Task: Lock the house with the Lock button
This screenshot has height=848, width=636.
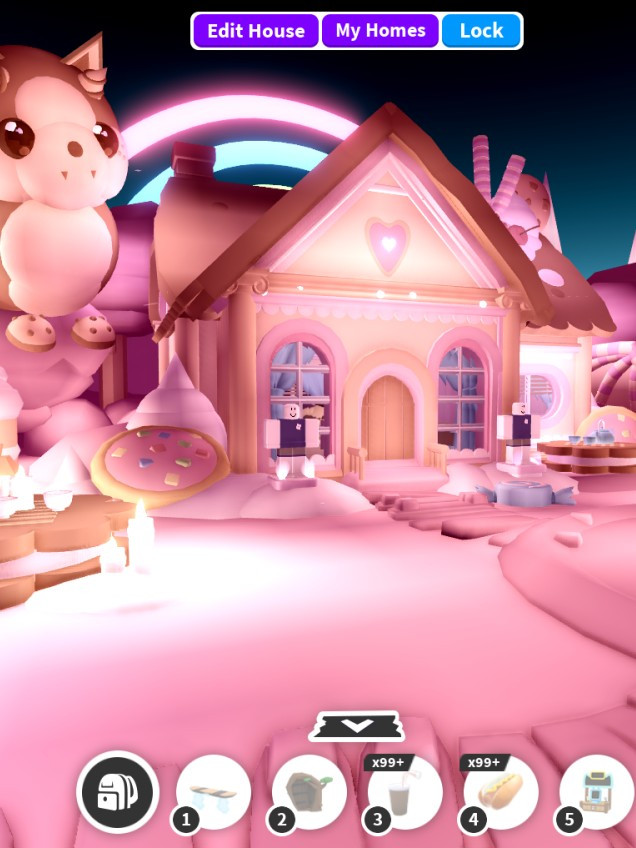Action: (x=481, y=31)
